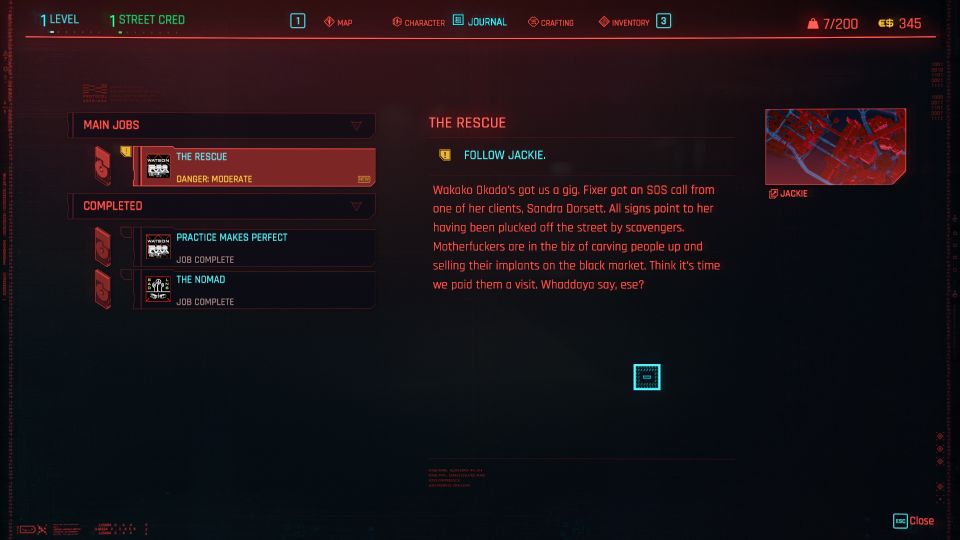
Task: Select the Journal tab
Action: tap(480, 22)
